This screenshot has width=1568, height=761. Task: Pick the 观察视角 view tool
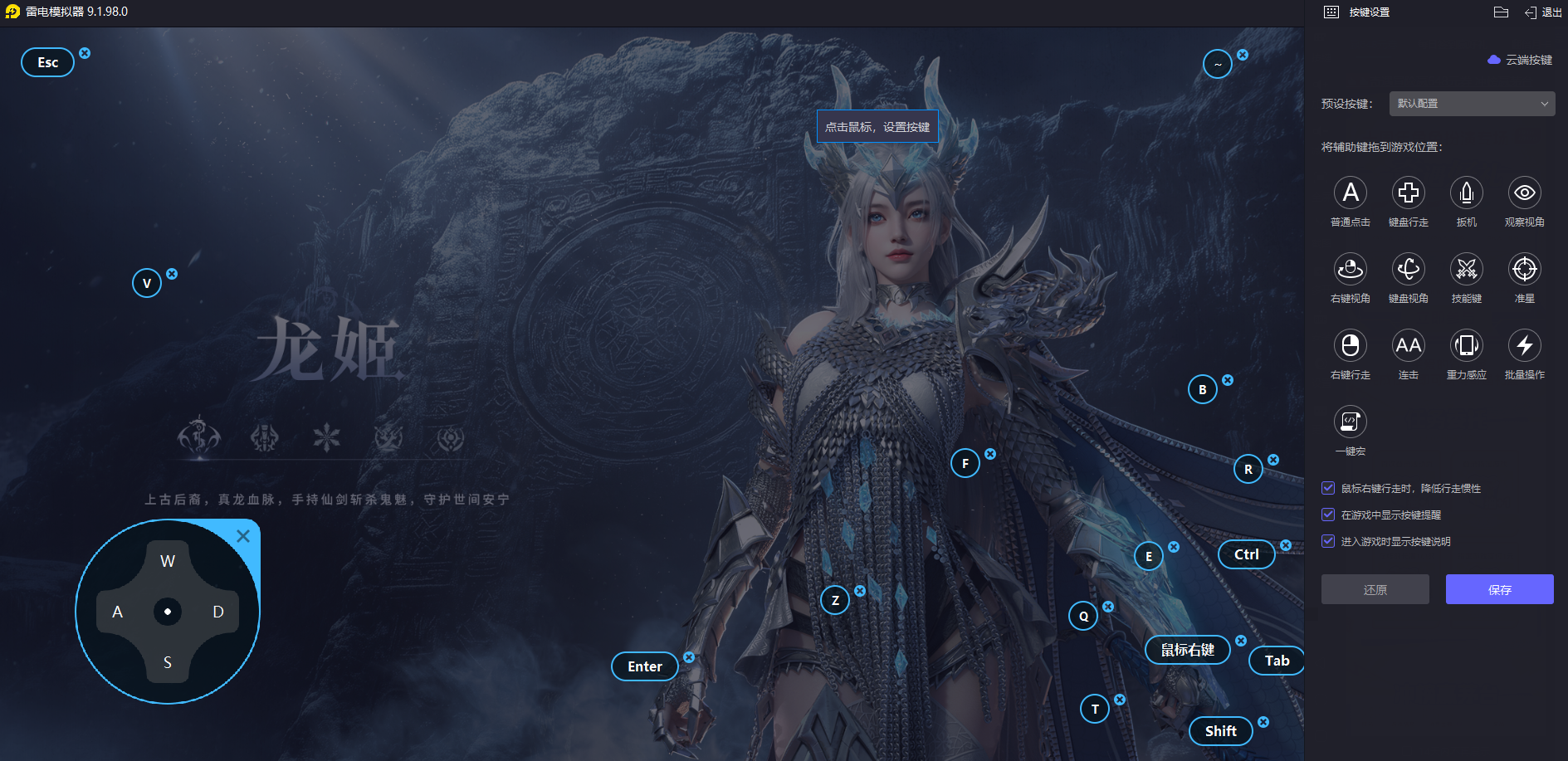1525,193
